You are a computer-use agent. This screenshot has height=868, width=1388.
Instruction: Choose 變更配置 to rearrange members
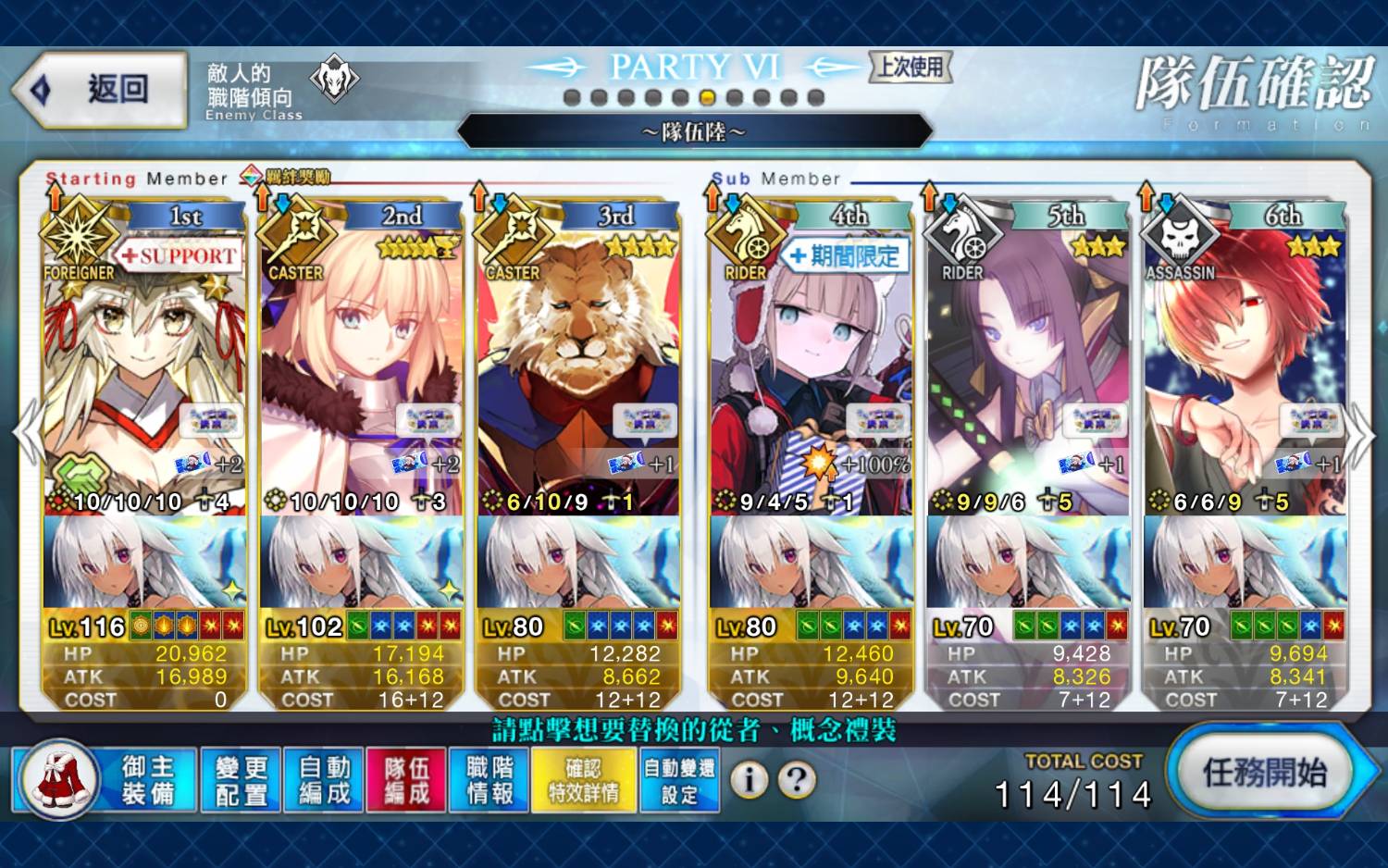(241, 780)
